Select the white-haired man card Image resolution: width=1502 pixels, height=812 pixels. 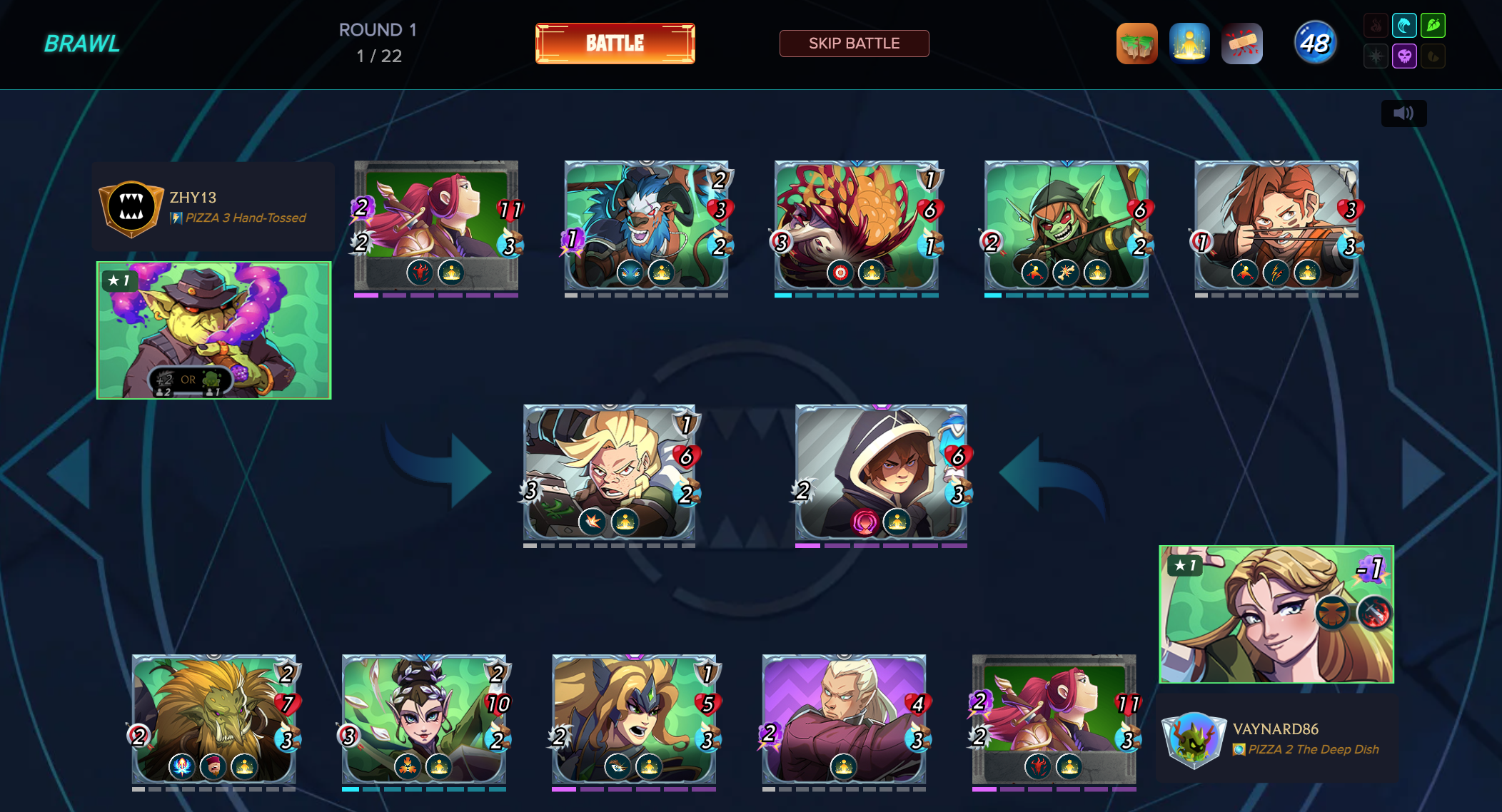[844, 719]
